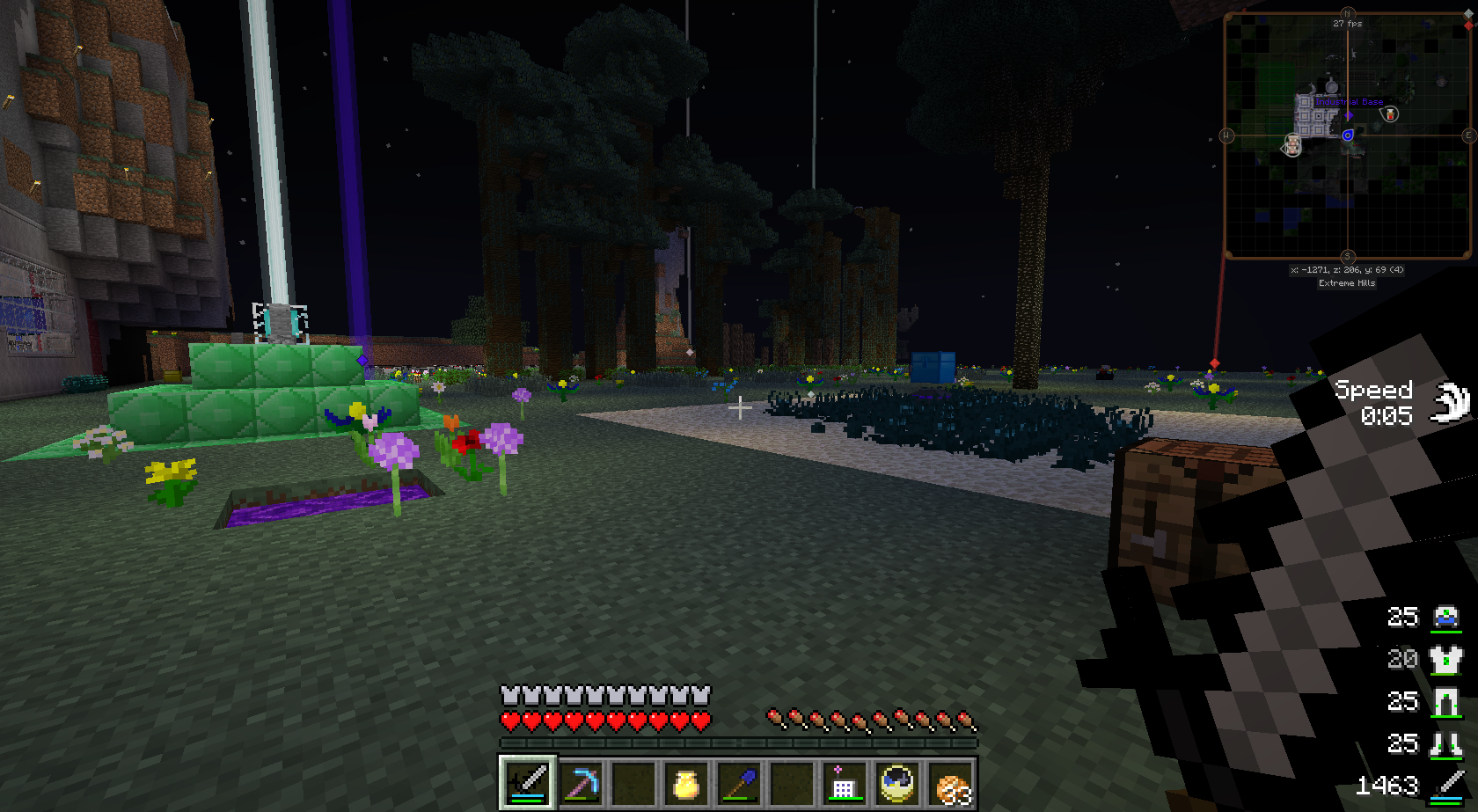
Task: Pick the white device with pink antenna
Action: pos(843,781)
